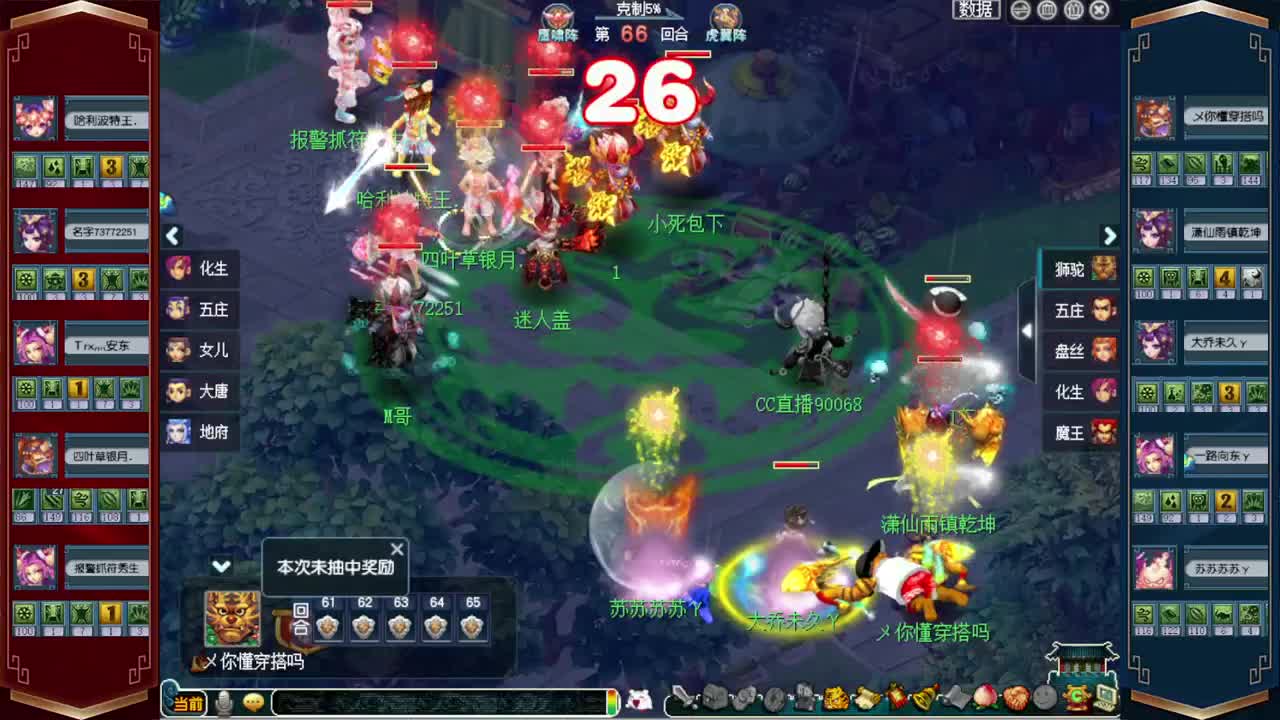Expand the right enemy list using the right chevron
1280x720 pixels.
tap(1109, 237)
